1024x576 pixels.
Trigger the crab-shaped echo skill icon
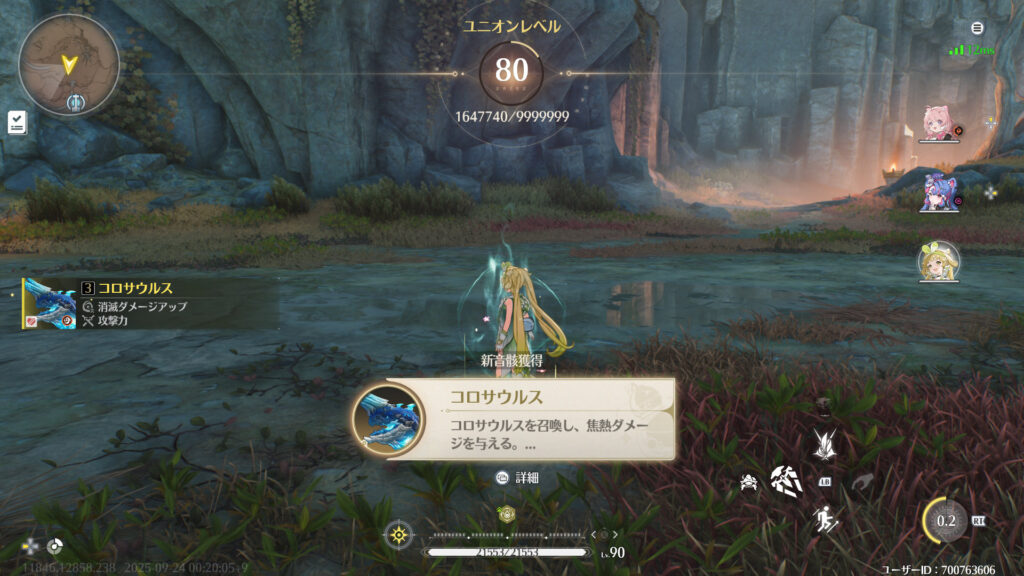tap(748, 482)
